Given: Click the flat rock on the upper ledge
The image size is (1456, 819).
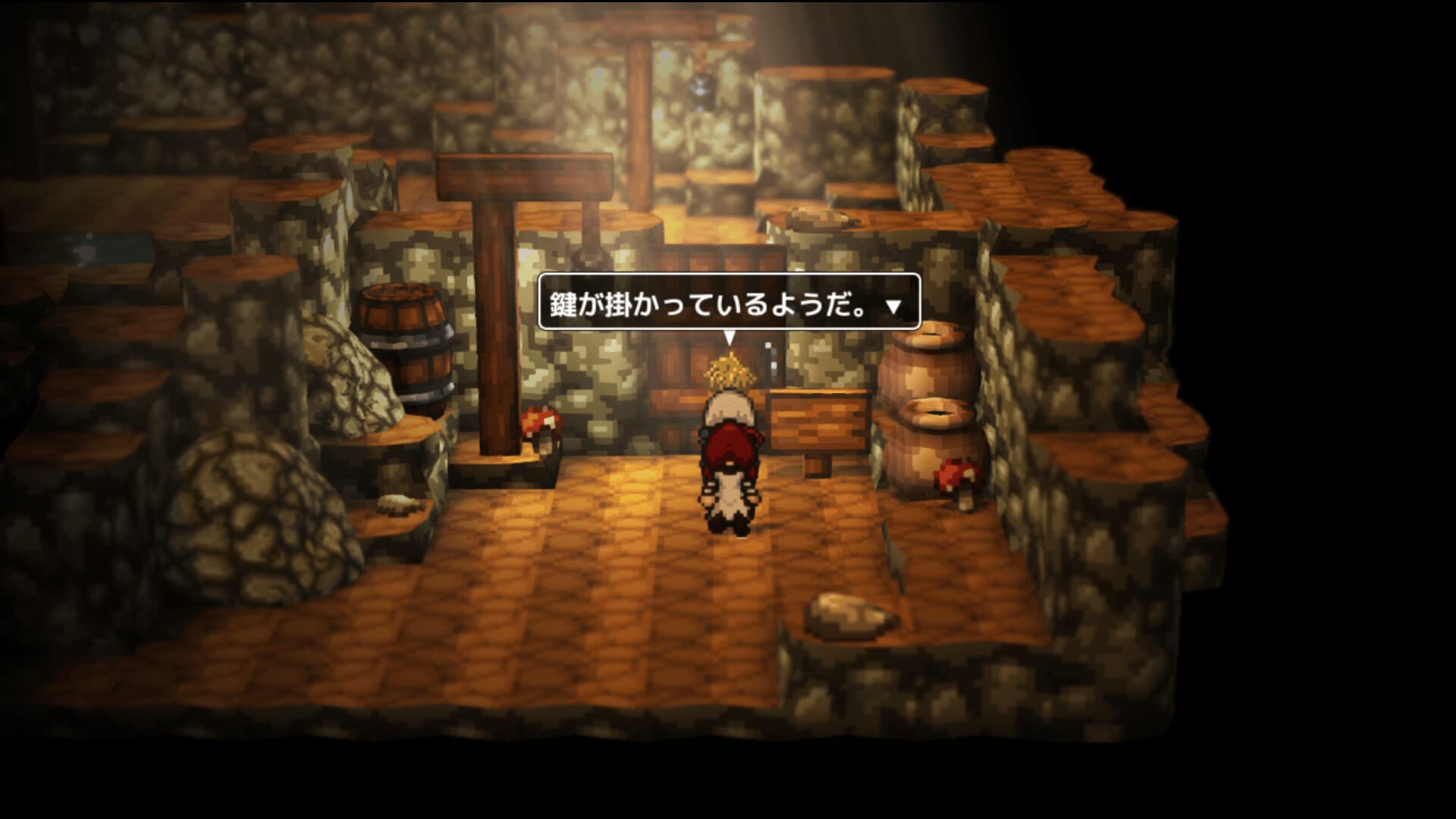Looking at the screenshot, I should (821, 216).
